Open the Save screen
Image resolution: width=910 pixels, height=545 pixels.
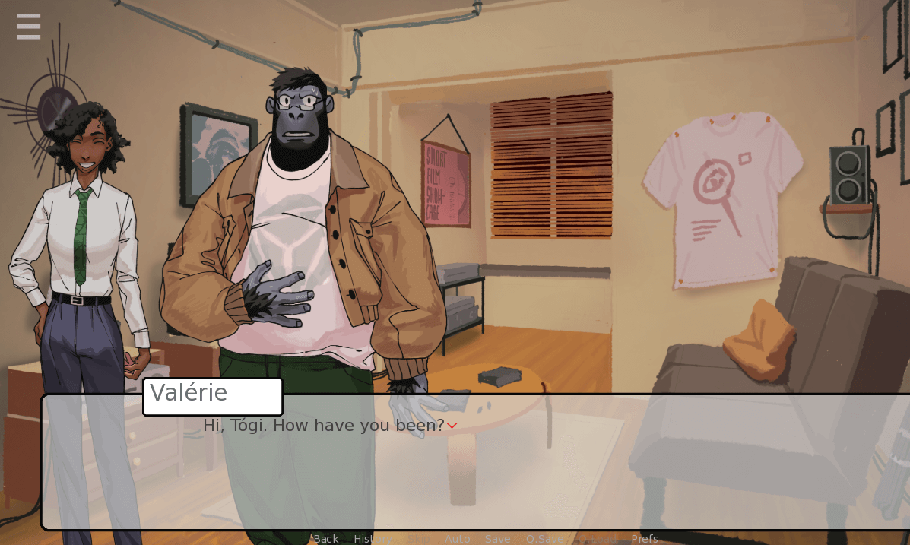[x=497, y=539]
